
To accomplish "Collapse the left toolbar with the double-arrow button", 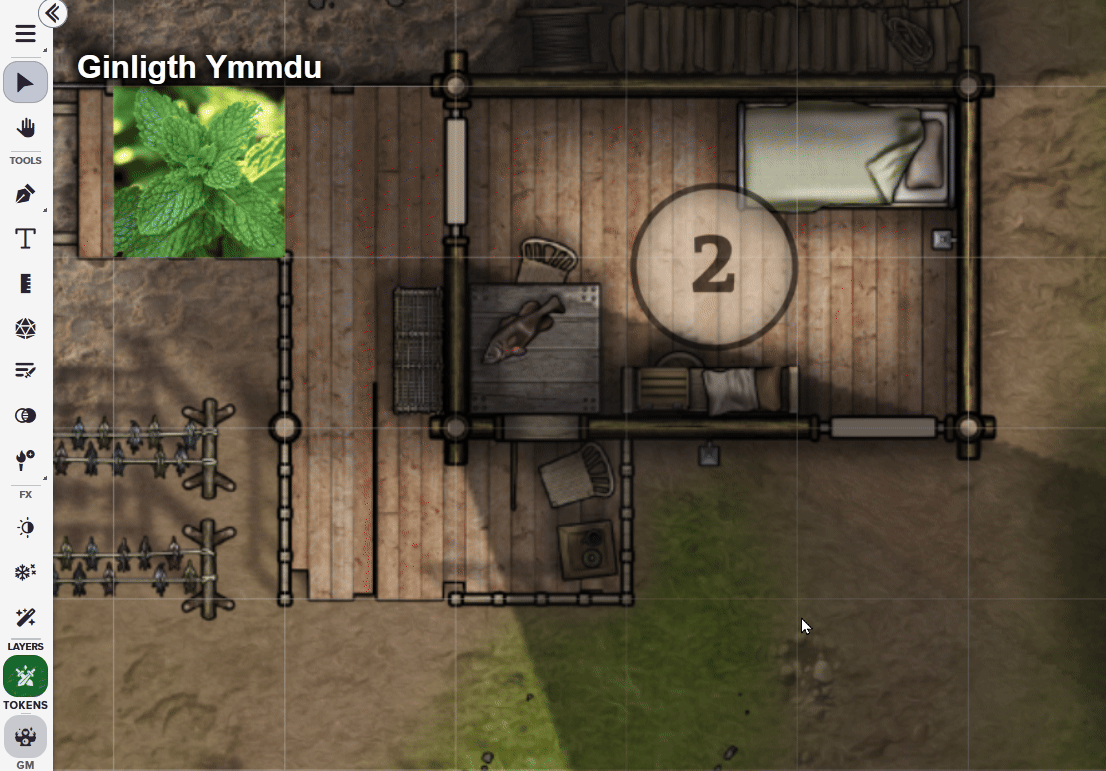I will coord(52,13).
